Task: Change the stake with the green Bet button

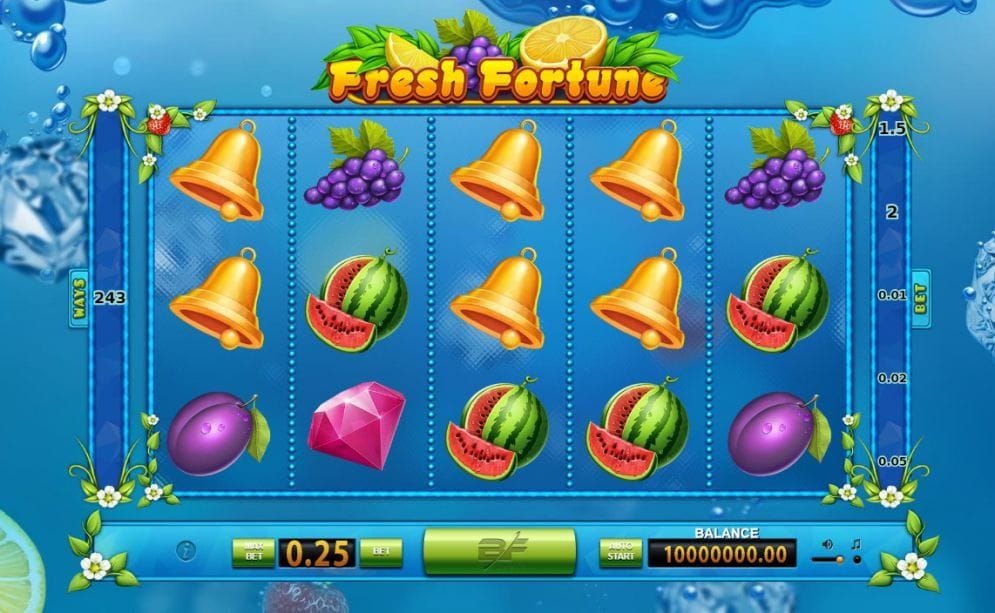Action: pyautogui.click(x=380, y=552)
